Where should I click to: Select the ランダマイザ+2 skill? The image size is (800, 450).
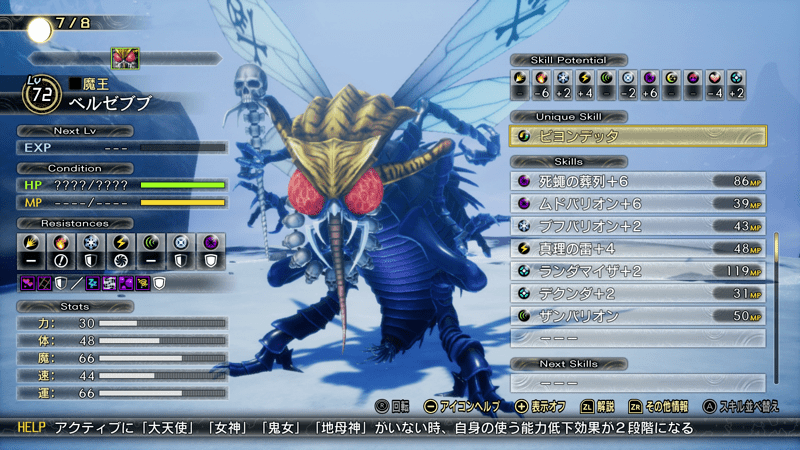(638, 271)
